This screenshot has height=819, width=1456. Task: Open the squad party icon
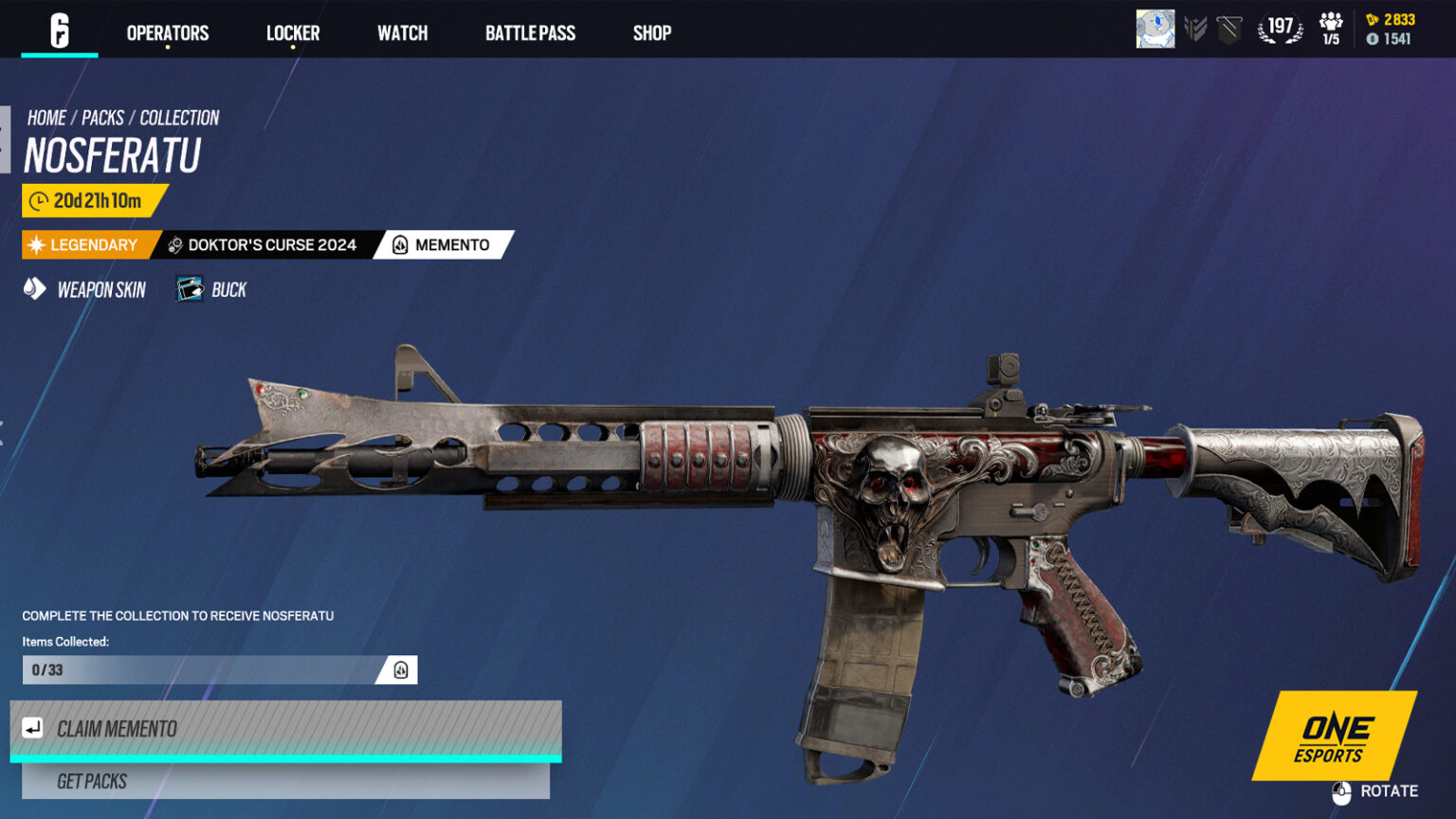1331,29
